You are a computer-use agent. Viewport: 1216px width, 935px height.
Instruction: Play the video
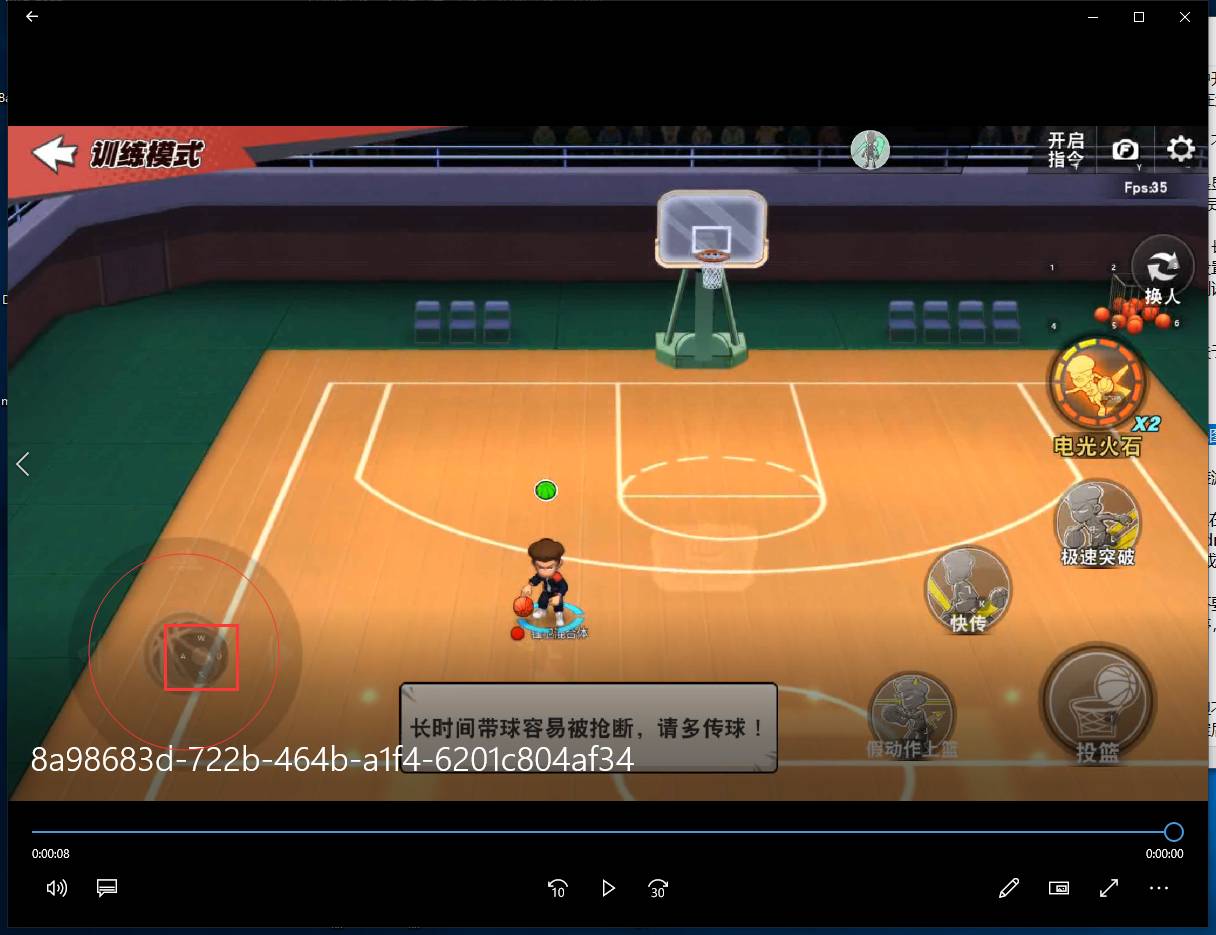click(x=608, y=888)
